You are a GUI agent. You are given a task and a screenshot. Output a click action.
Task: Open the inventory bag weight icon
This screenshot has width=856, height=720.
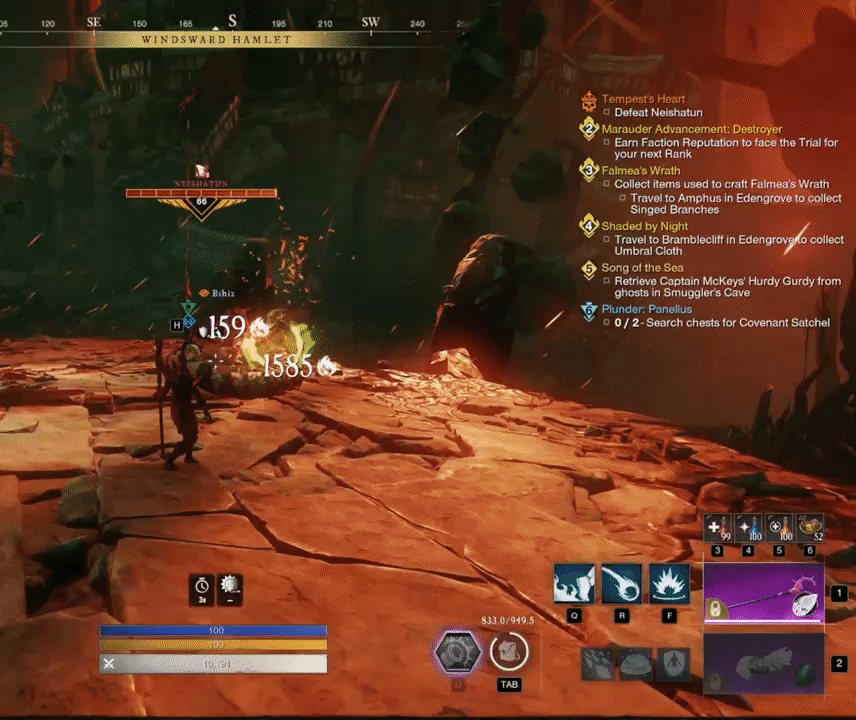[508, 652]
